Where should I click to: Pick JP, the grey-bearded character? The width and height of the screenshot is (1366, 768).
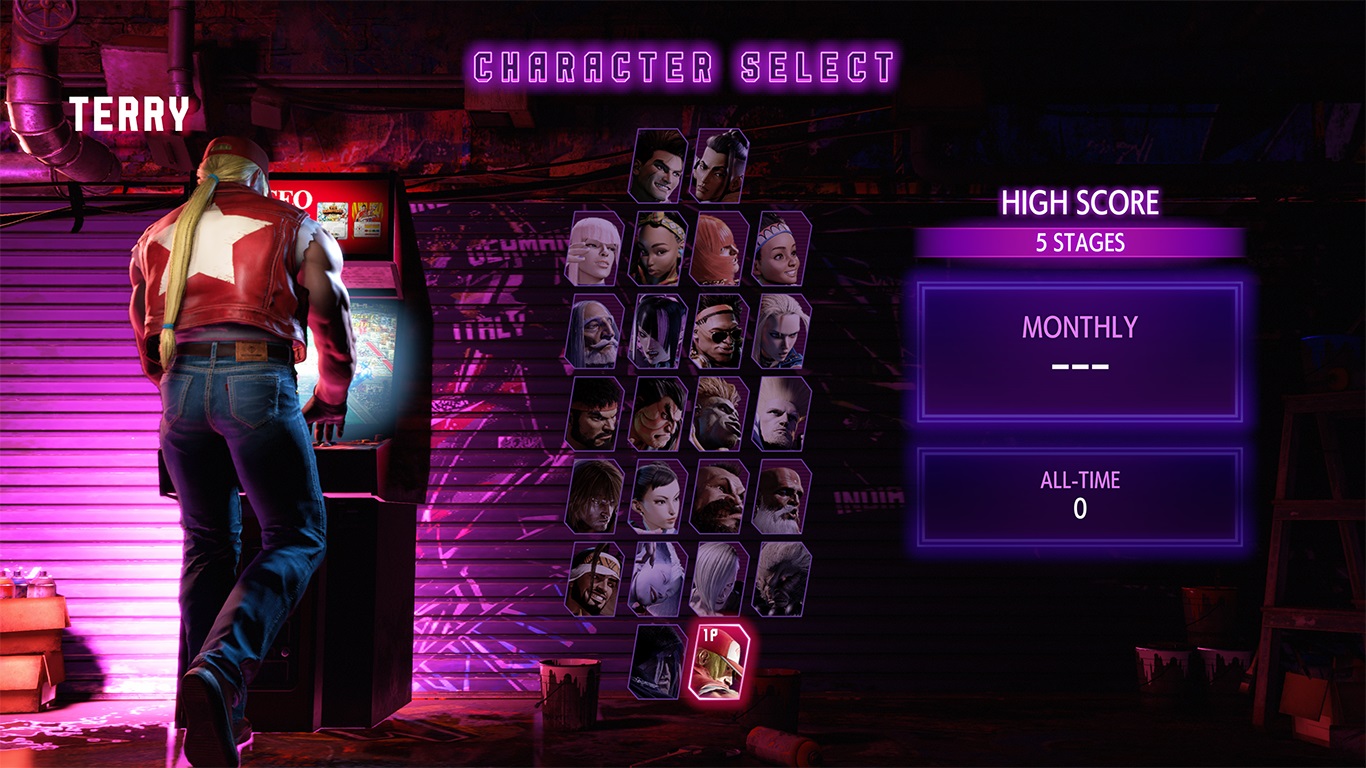[x=596, y=332]
